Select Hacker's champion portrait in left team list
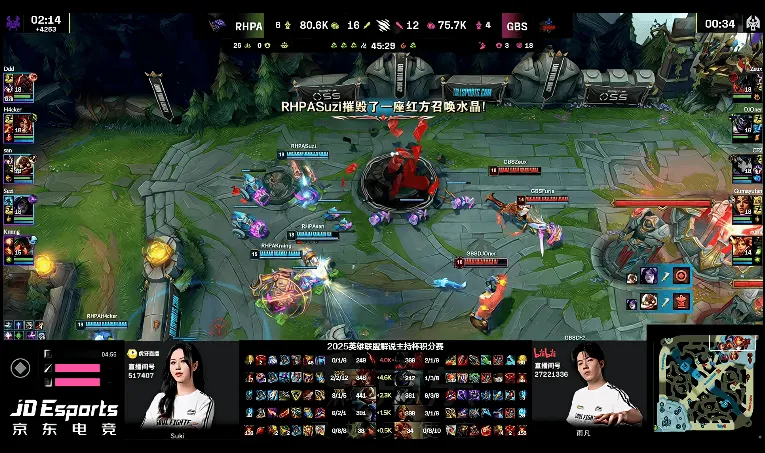 pos(20,126)
